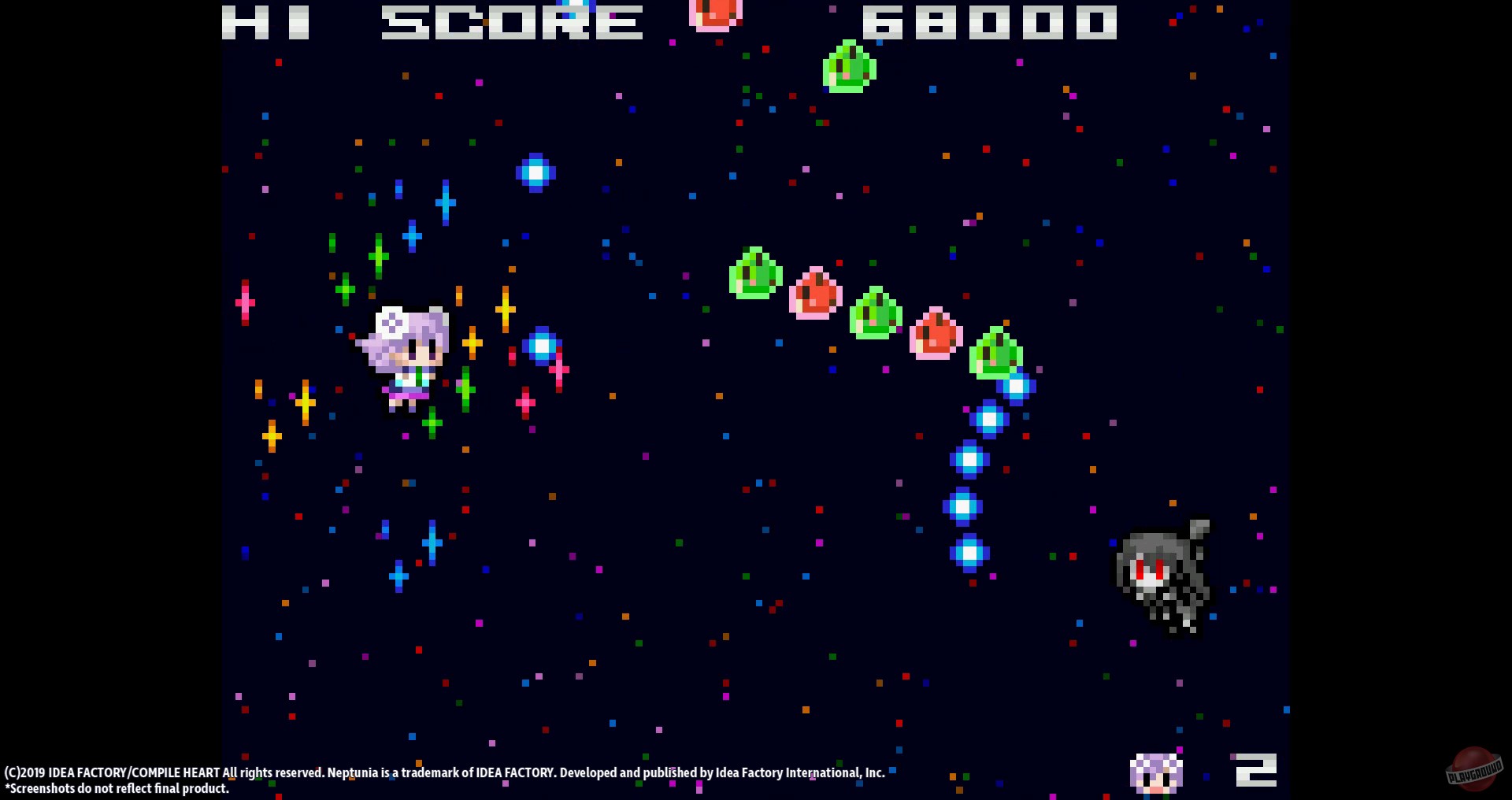Click the IDEA FACTORY copyright notice text
1512x800 pixels.
(x=445, y=773)
